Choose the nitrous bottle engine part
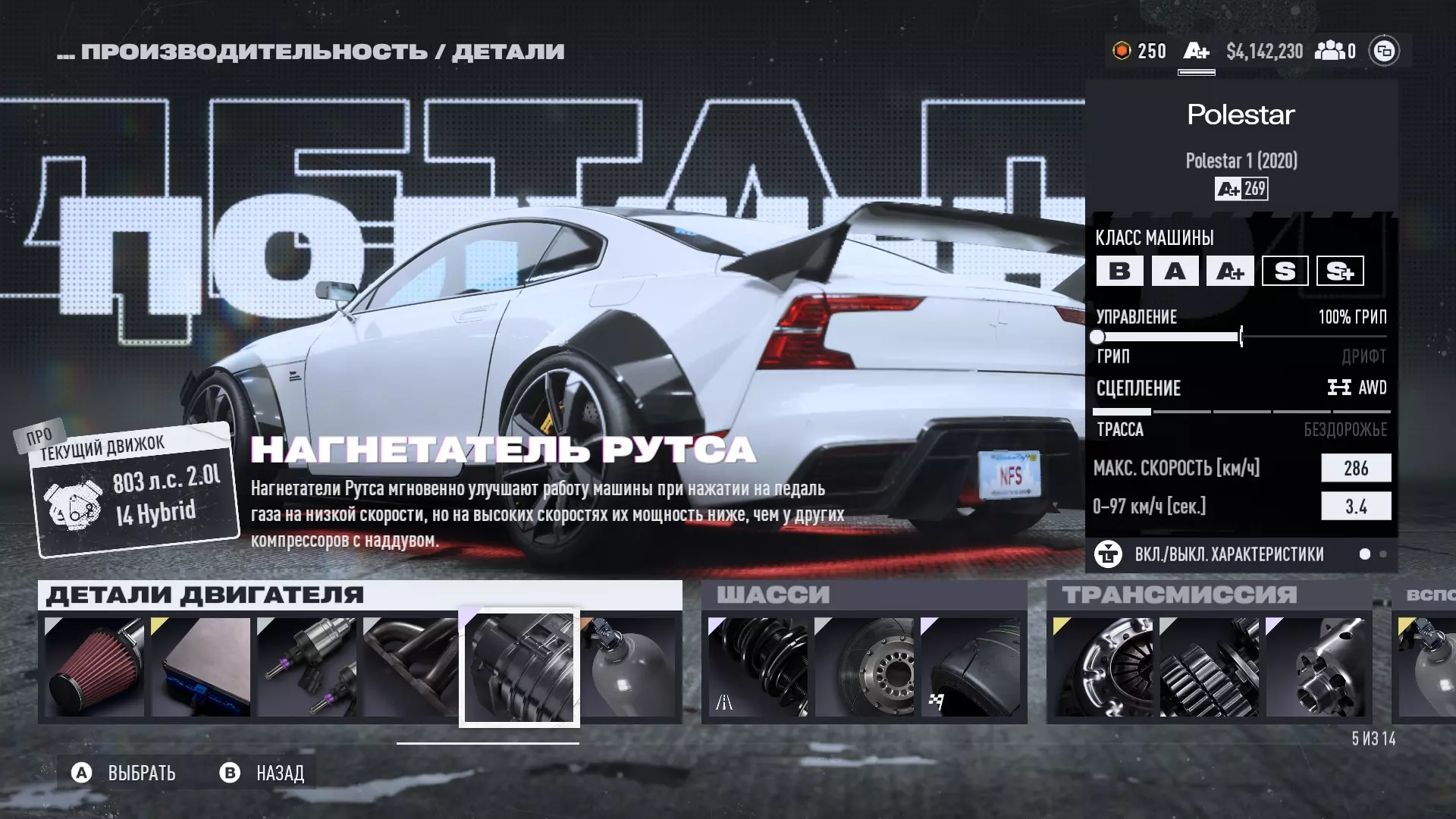The image size is (1456, 819). pos(629,667)
